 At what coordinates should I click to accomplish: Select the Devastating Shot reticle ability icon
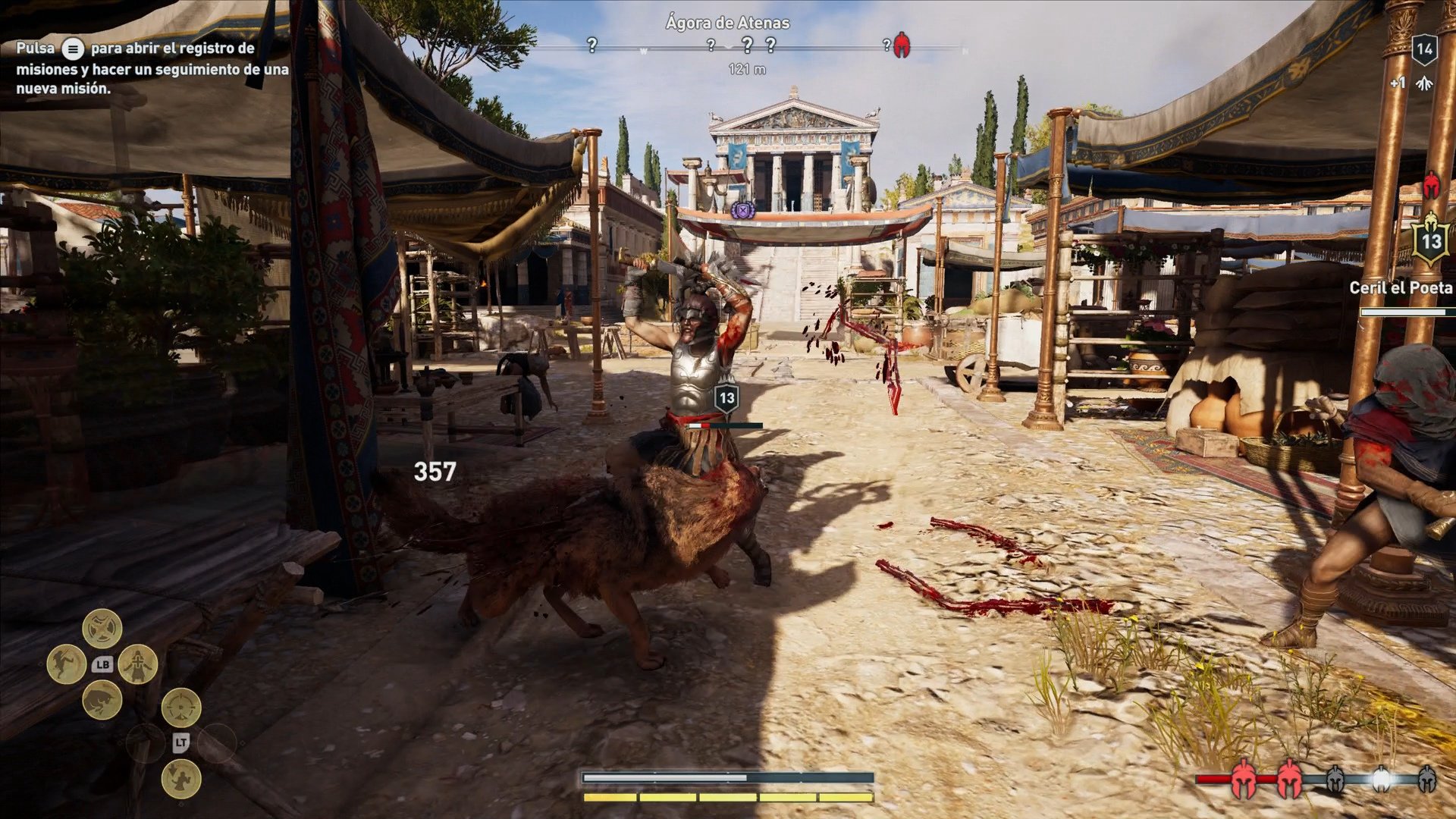(x=181, y=708)
